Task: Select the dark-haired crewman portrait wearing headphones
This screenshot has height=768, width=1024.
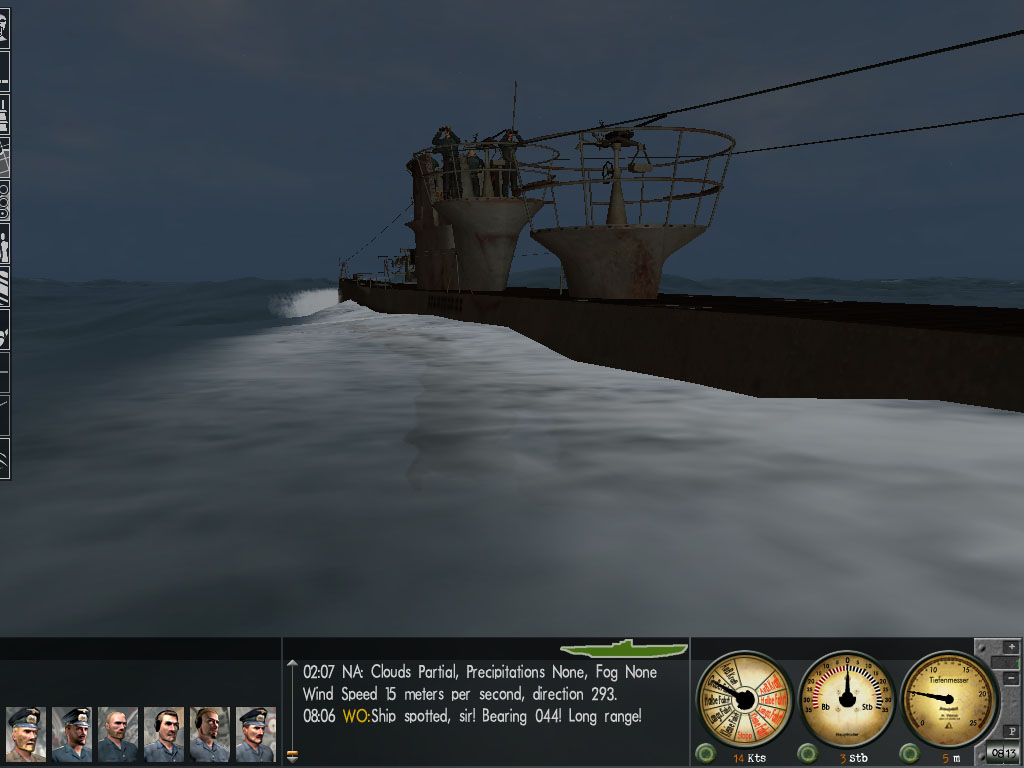Action: pyautogui.click(x=164, y=734)
